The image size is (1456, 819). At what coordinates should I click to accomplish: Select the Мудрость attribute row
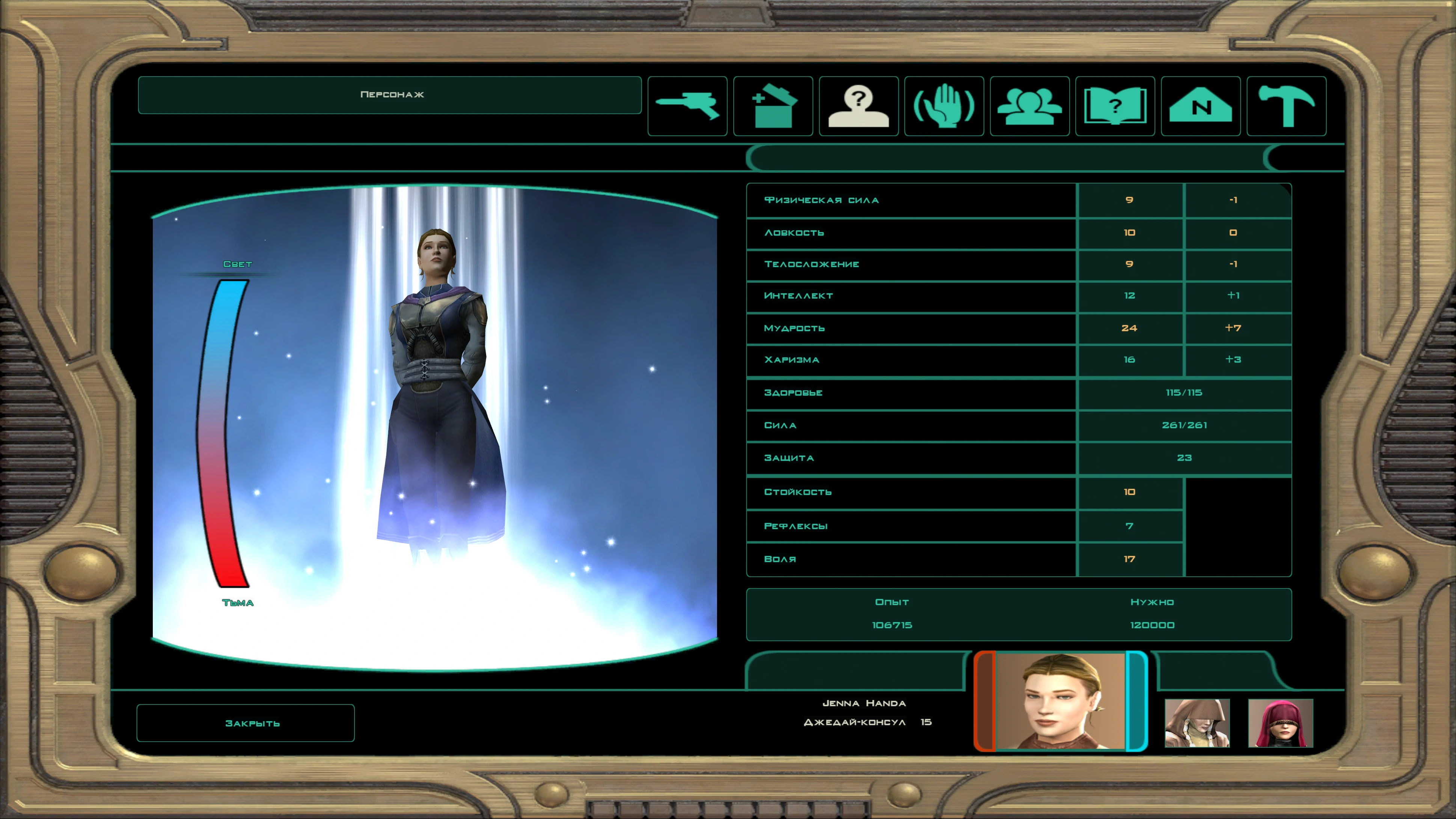click(910, 329)
